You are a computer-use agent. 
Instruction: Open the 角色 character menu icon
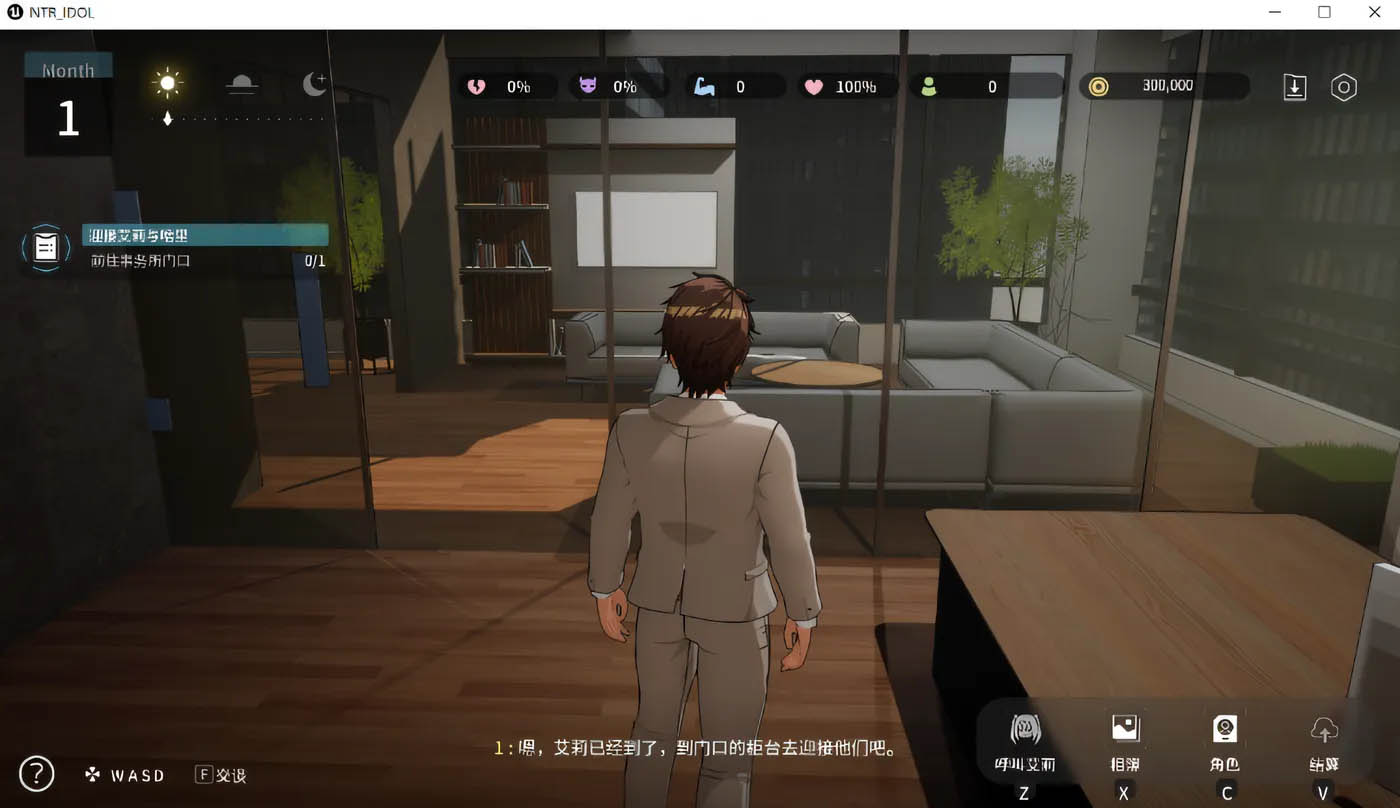[x=1224, y=733]
